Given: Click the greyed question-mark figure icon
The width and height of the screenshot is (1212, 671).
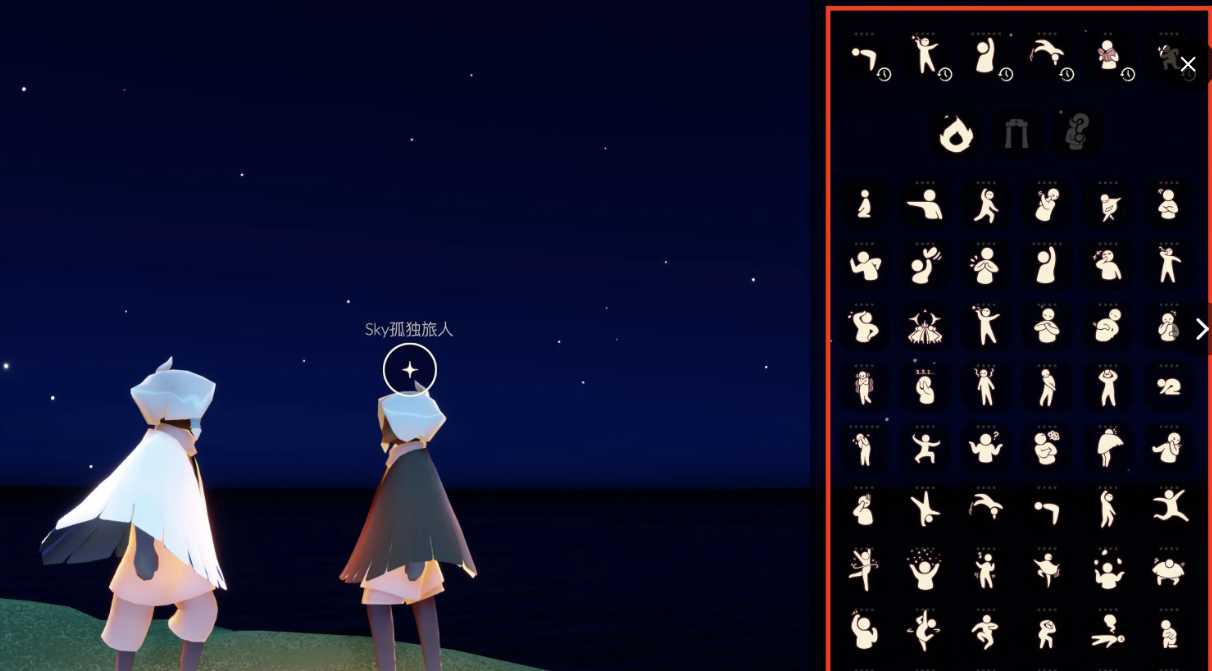Looking at the screenshot, I should point(1077,133).
